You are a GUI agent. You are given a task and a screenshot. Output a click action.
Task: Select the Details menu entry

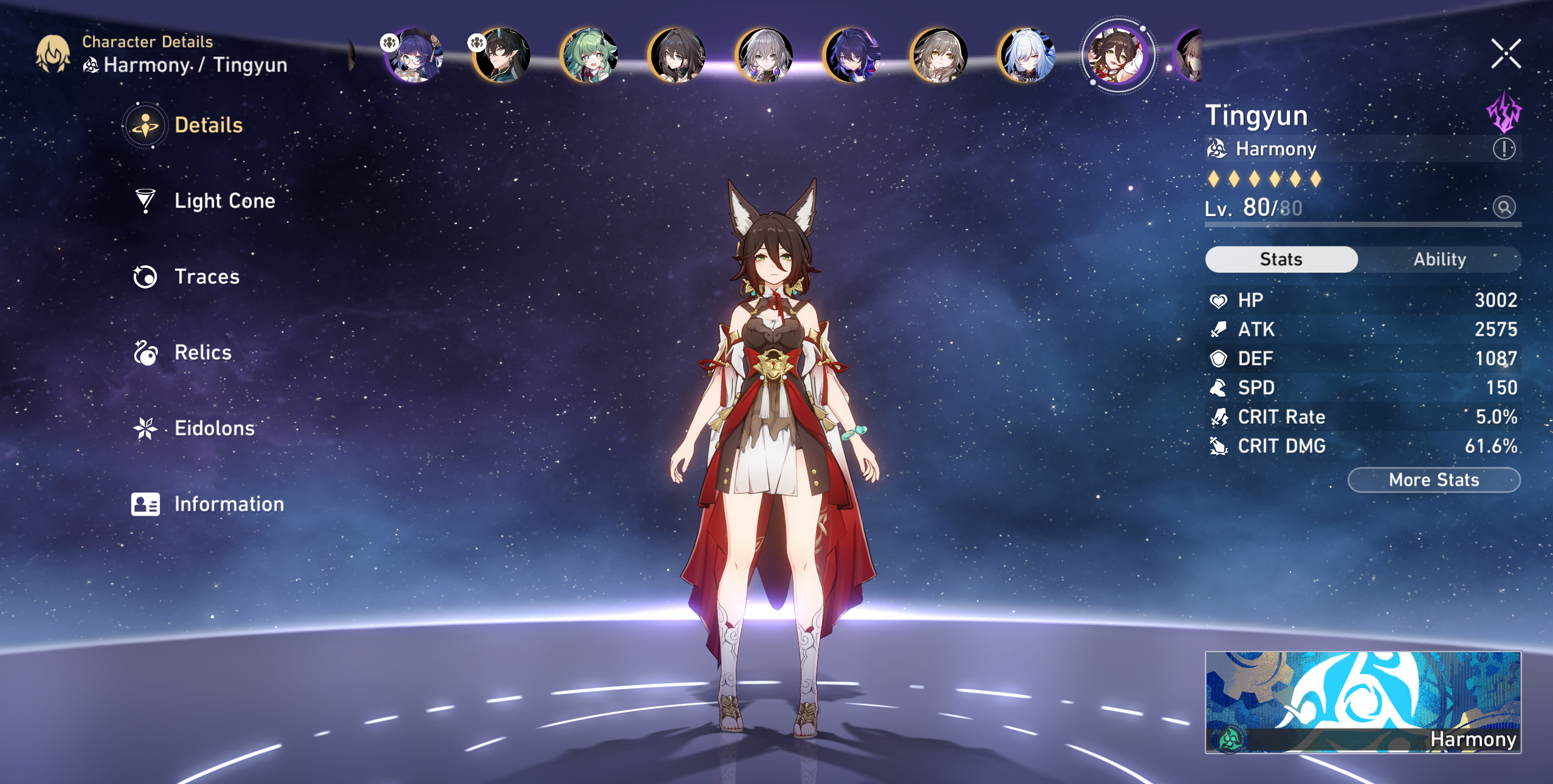208,126
